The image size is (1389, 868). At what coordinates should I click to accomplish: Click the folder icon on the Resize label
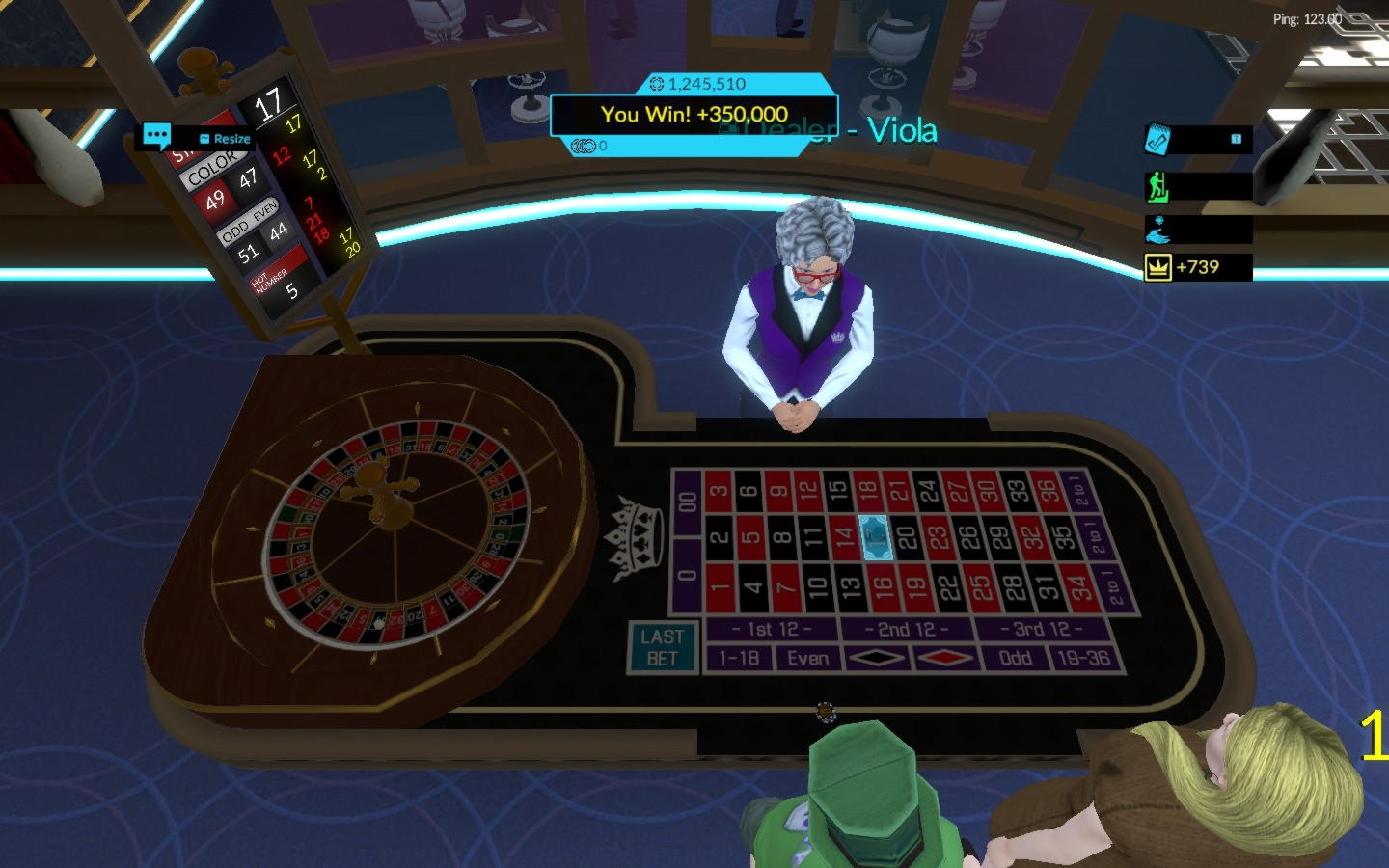205,138
